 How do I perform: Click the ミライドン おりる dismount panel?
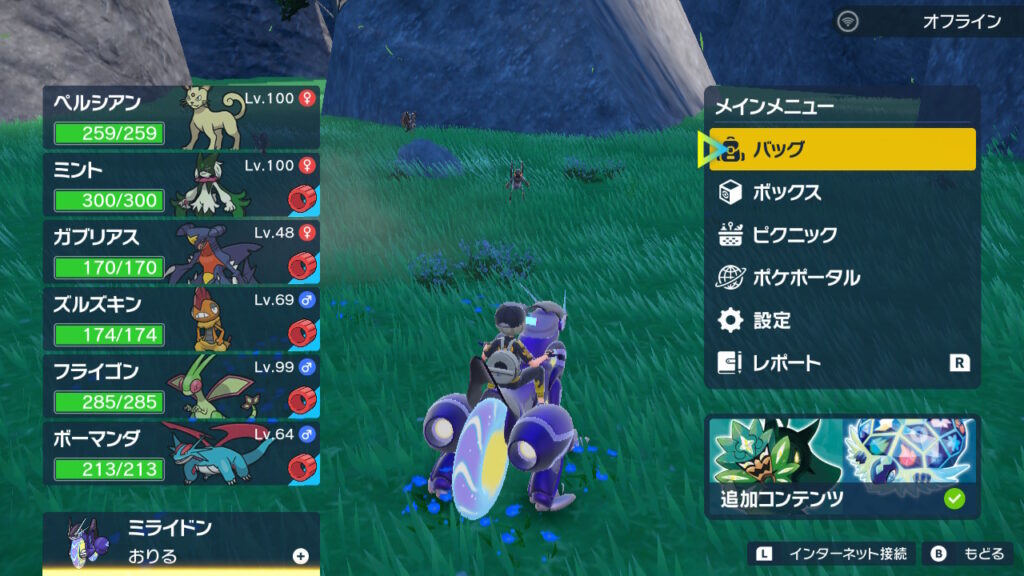pos(181,542)
